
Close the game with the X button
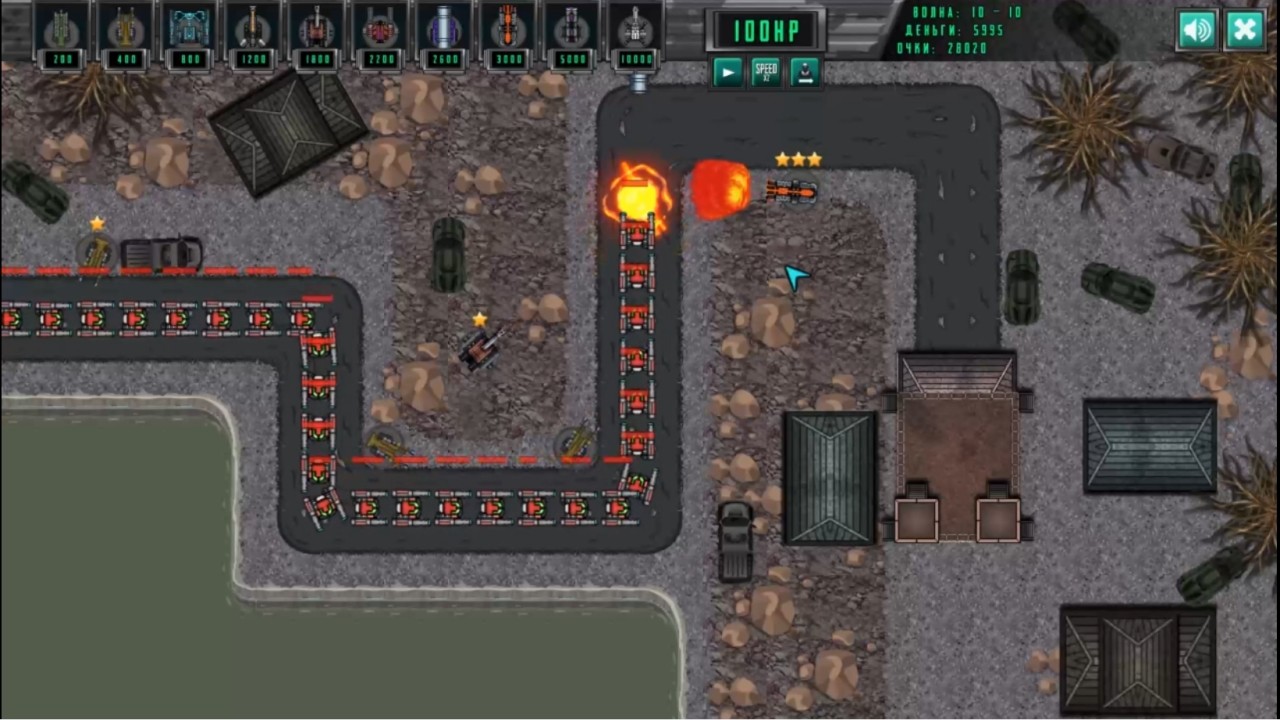(x=1245, y=29)
